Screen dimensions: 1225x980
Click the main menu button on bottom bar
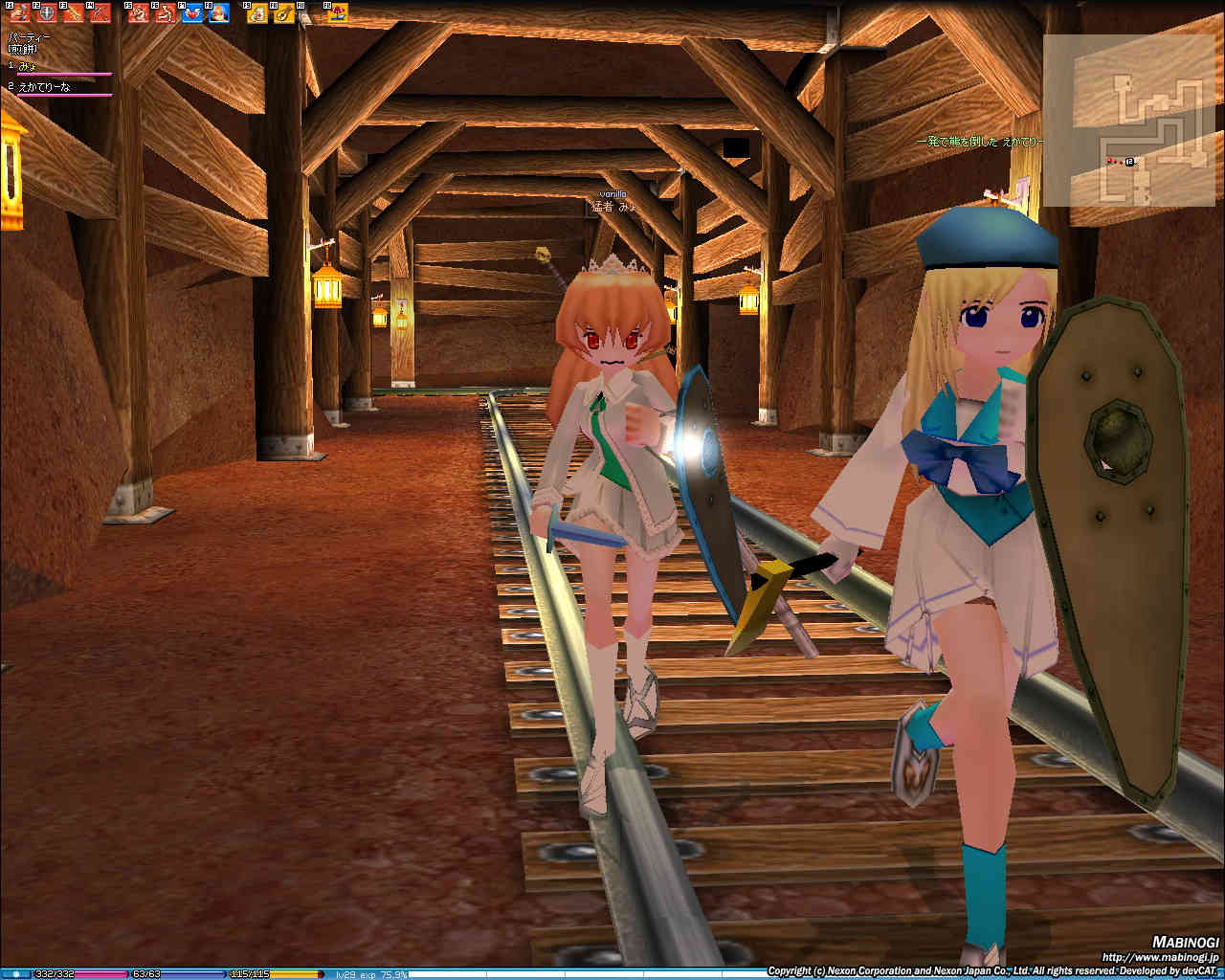coord(15,974)
